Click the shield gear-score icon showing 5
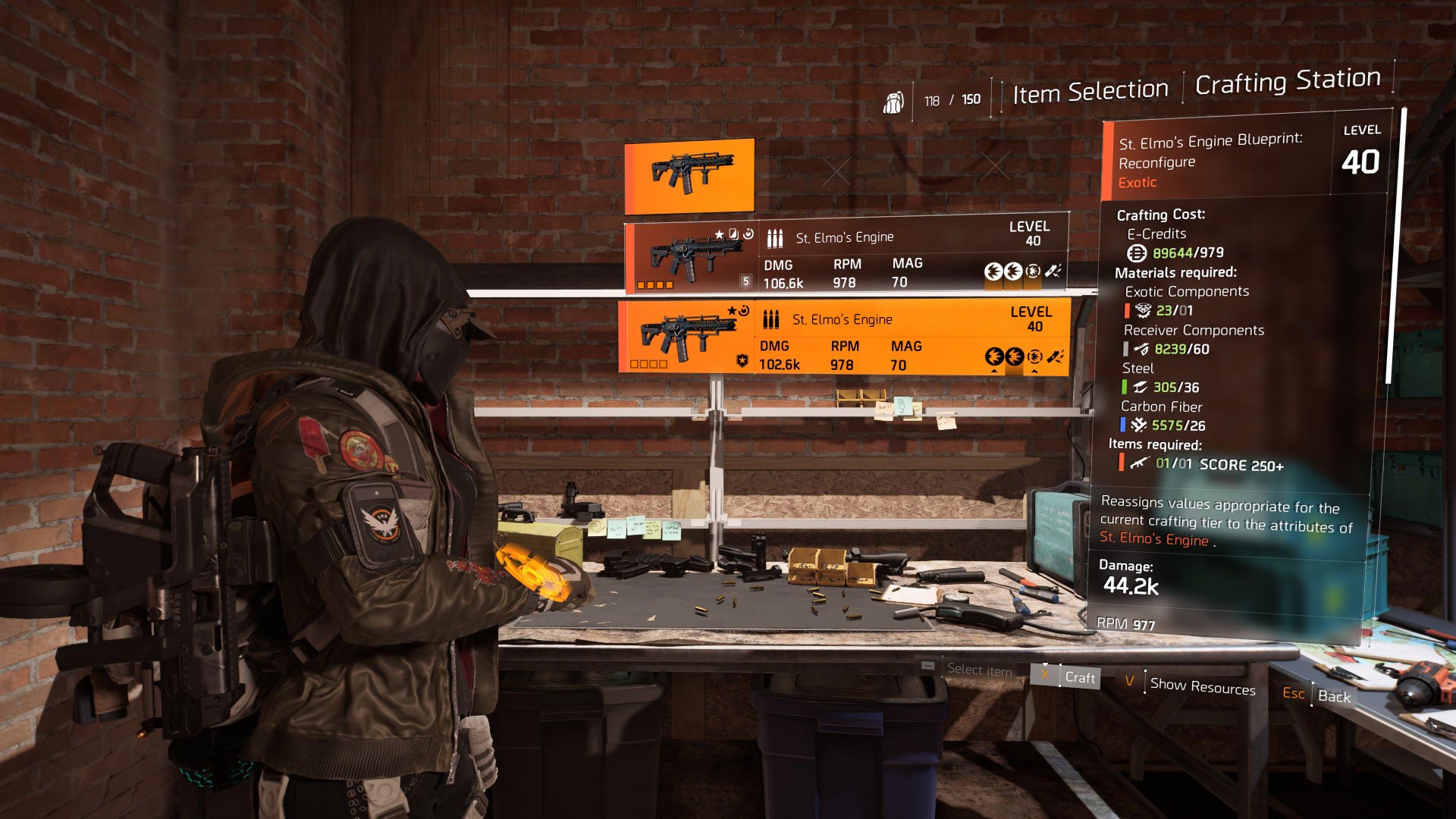 click(x=746, y=281)
